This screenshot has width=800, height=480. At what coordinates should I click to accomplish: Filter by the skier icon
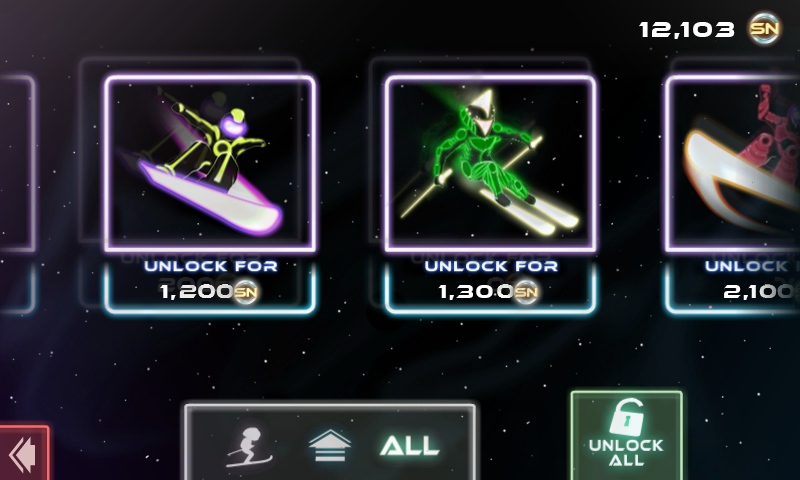(247, 446)
